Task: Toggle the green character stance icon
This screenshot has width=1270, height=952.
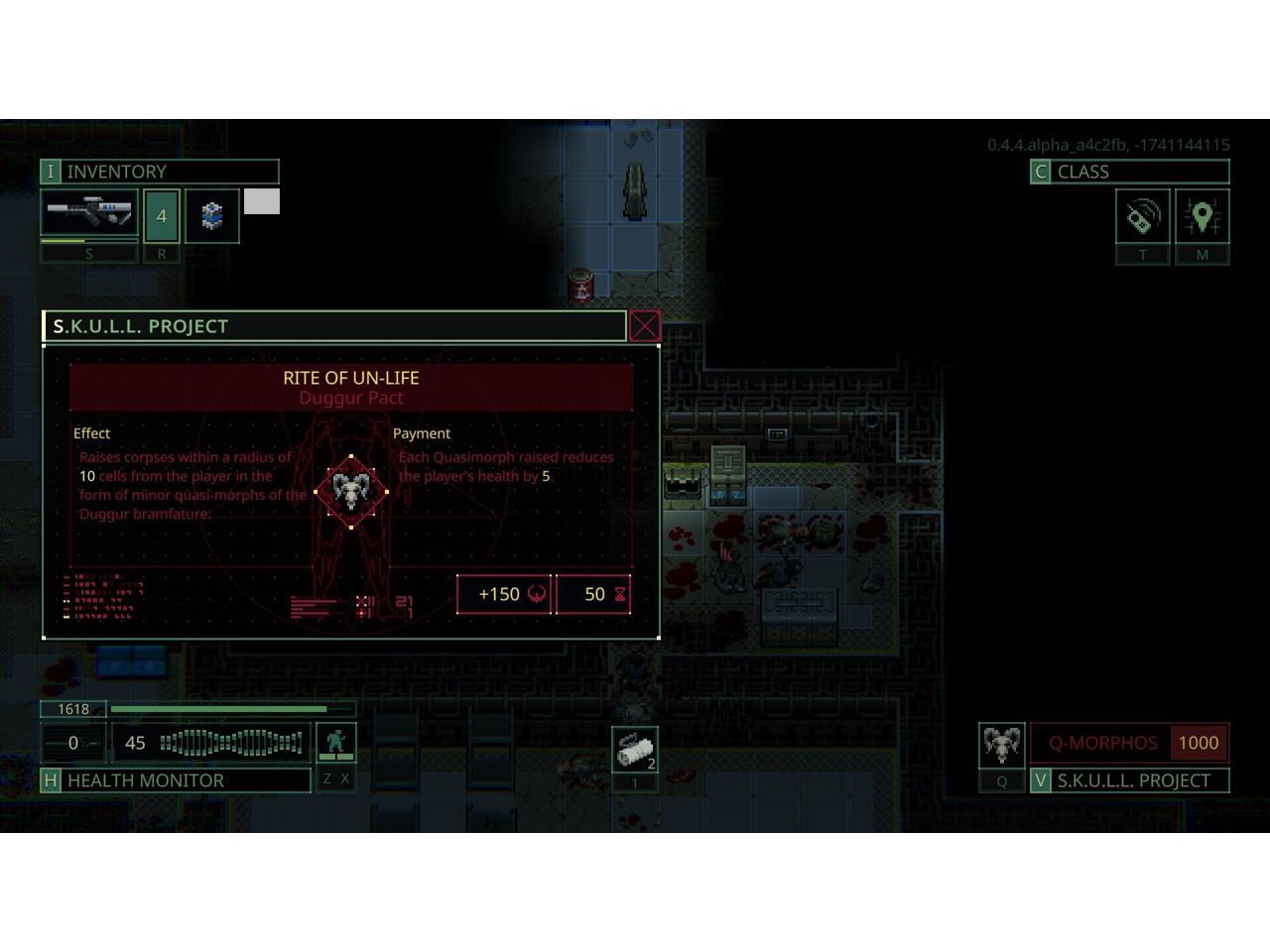Action: [x=335, y=742]
